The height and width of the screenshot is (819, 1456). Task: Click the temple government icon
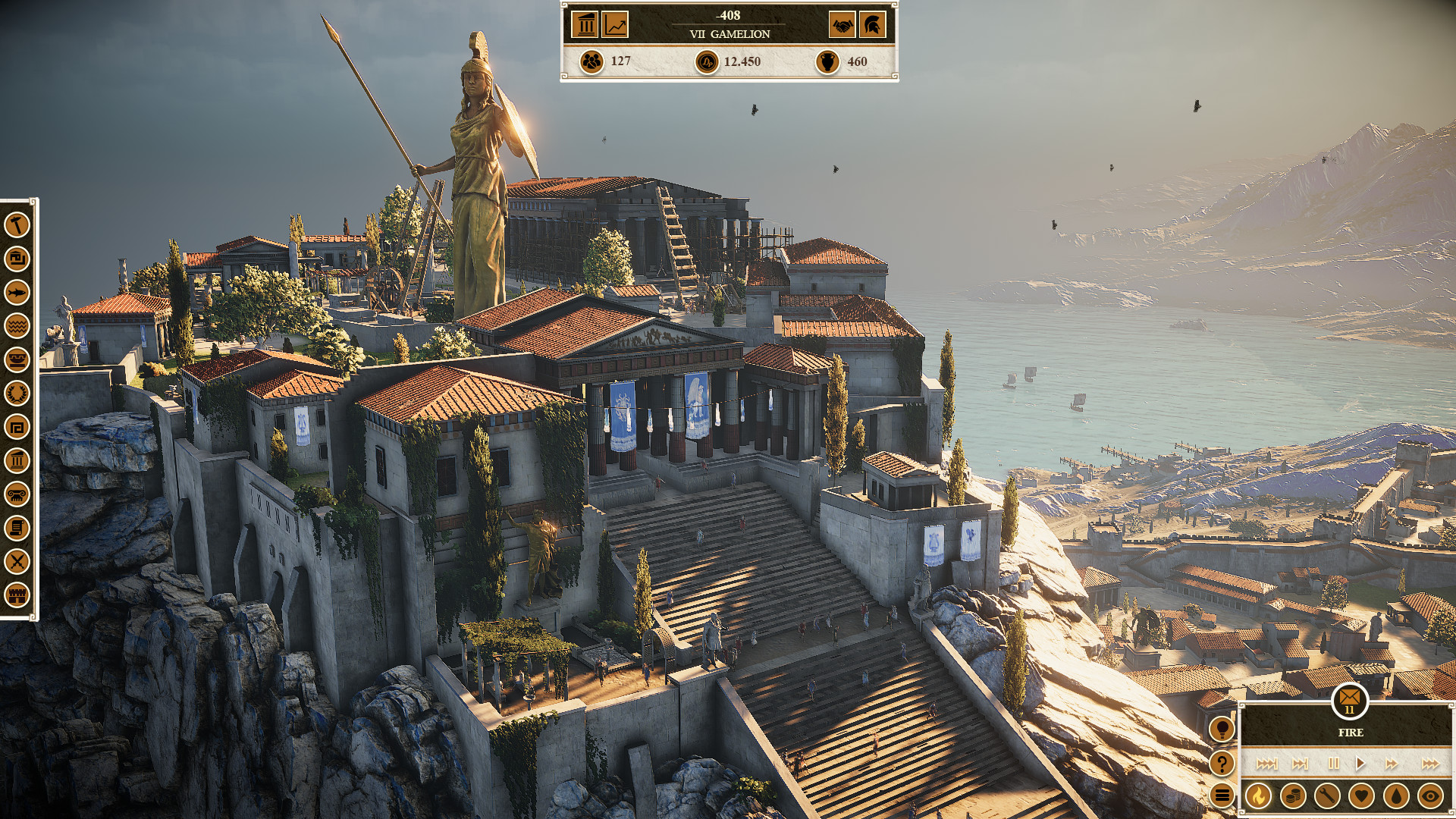pyautogui.click(x=585, y=25)
